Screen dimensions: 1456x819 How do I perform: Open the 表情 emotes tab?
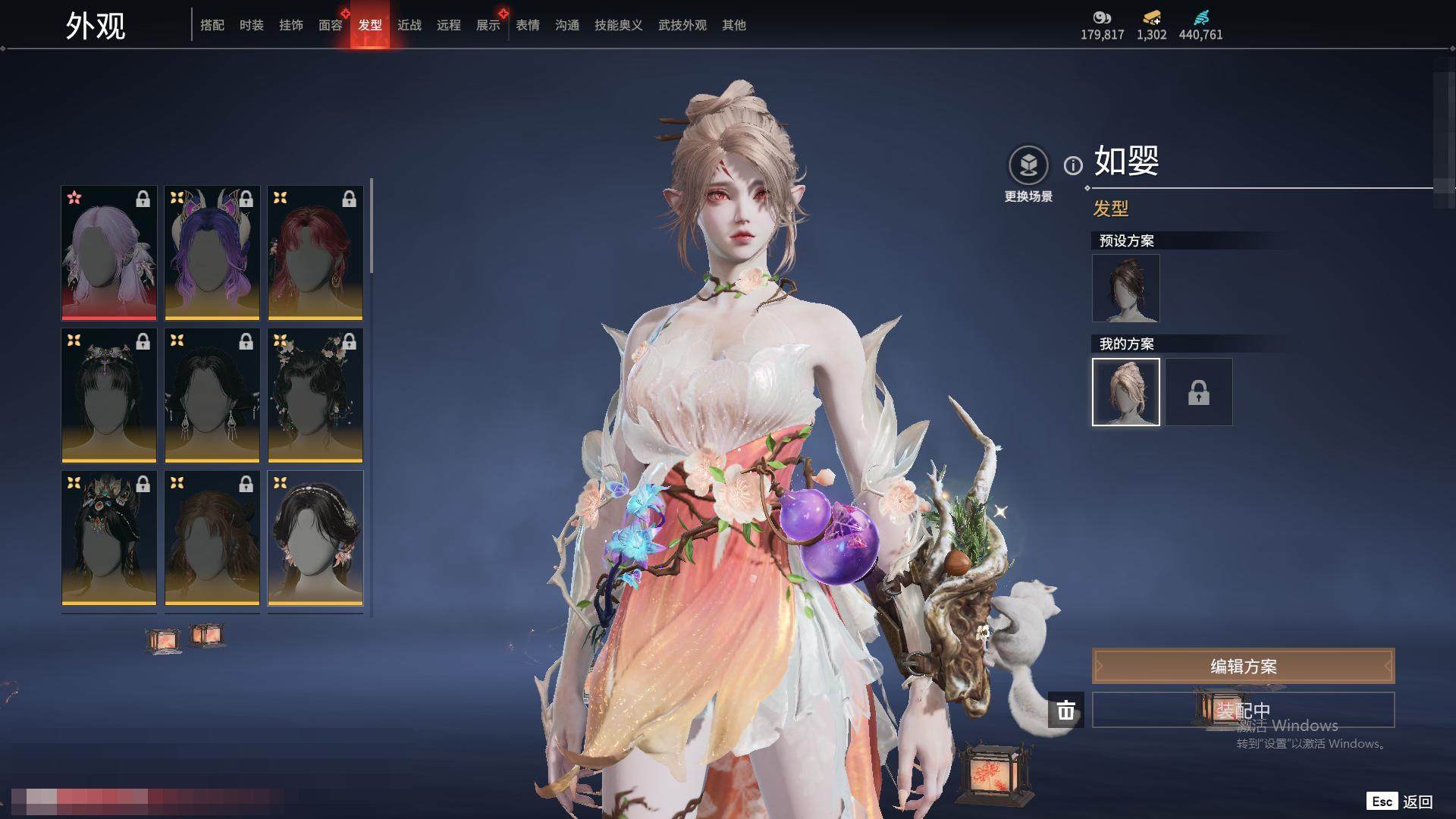(x=527, y=25)
